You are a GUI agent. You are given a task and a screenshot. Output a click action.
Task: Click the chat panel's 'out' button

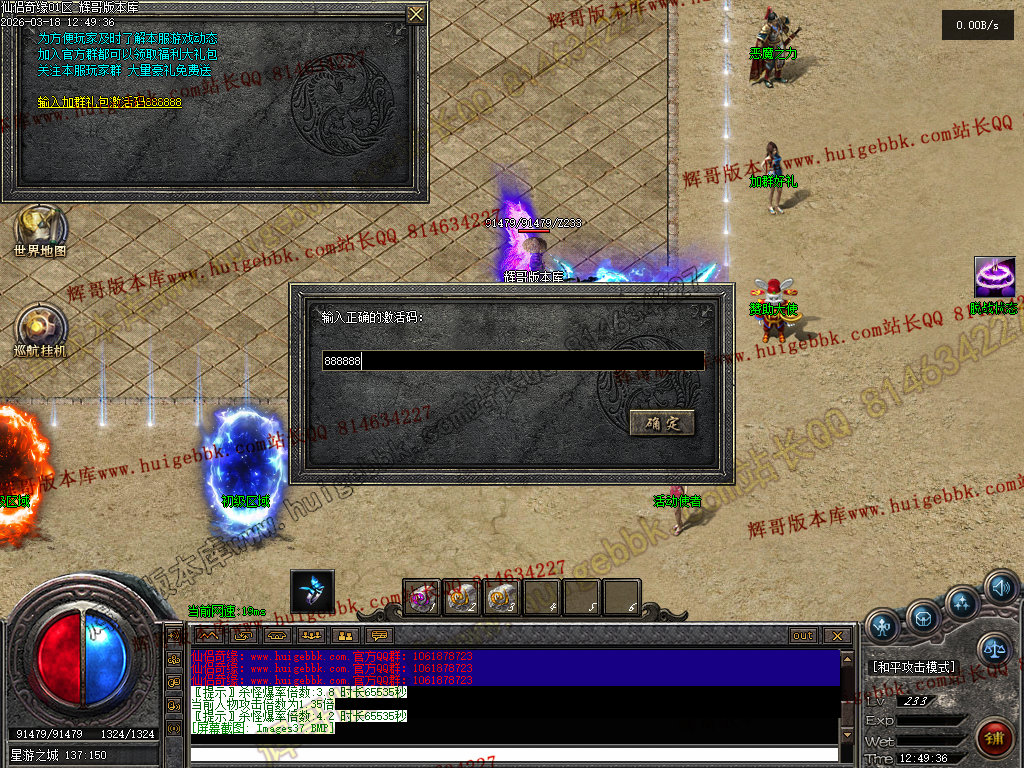803,636
